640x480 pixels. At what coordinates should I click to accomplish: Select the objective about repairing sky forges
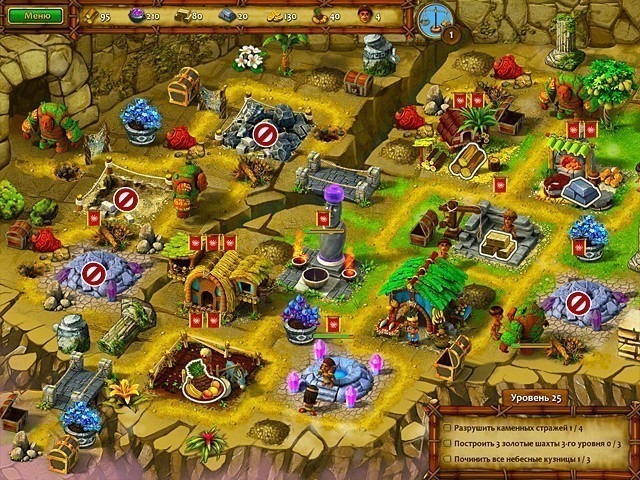(523, 459)
